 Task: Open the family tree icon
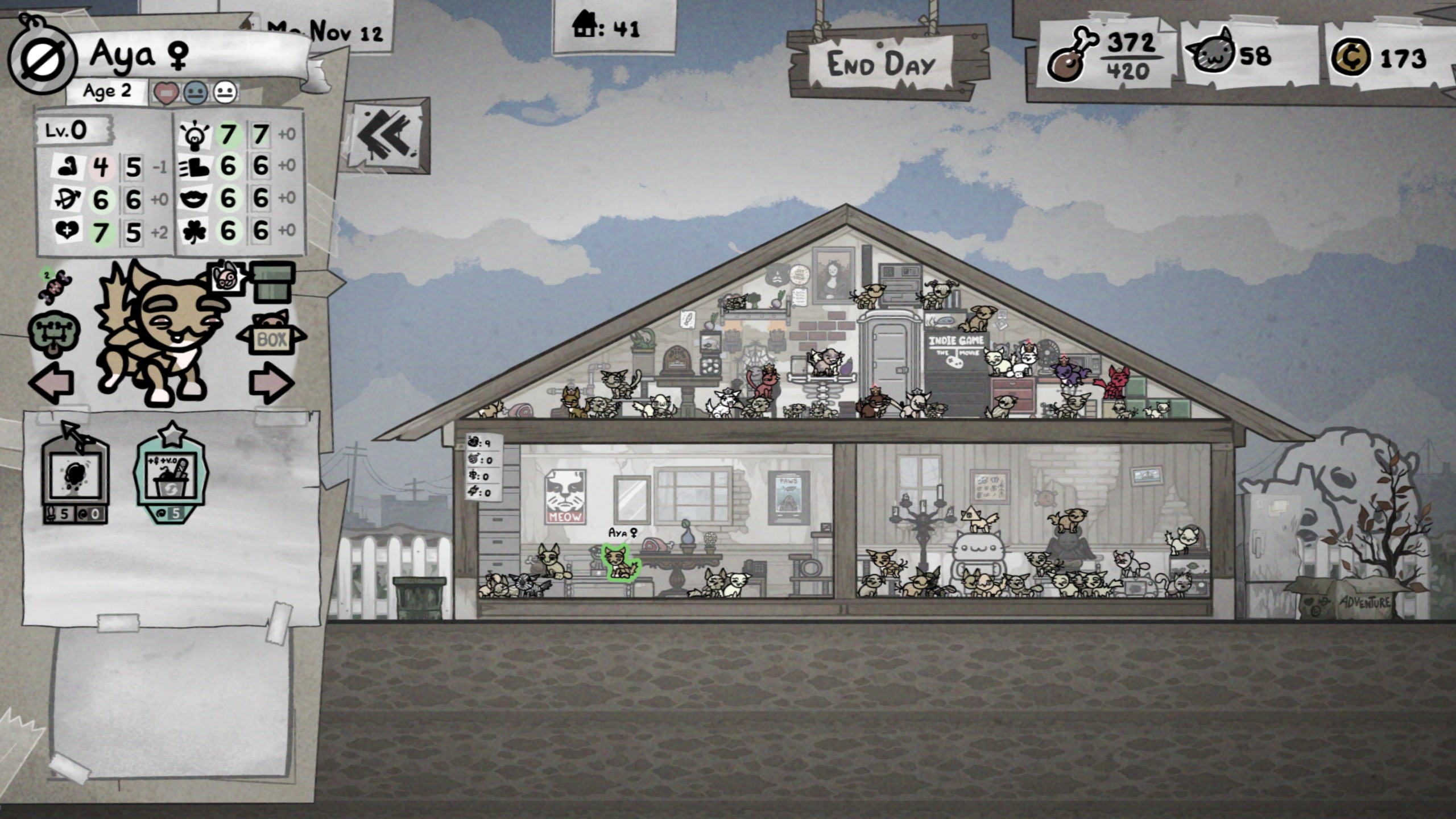pyautogui.click(x=53, y=333)
